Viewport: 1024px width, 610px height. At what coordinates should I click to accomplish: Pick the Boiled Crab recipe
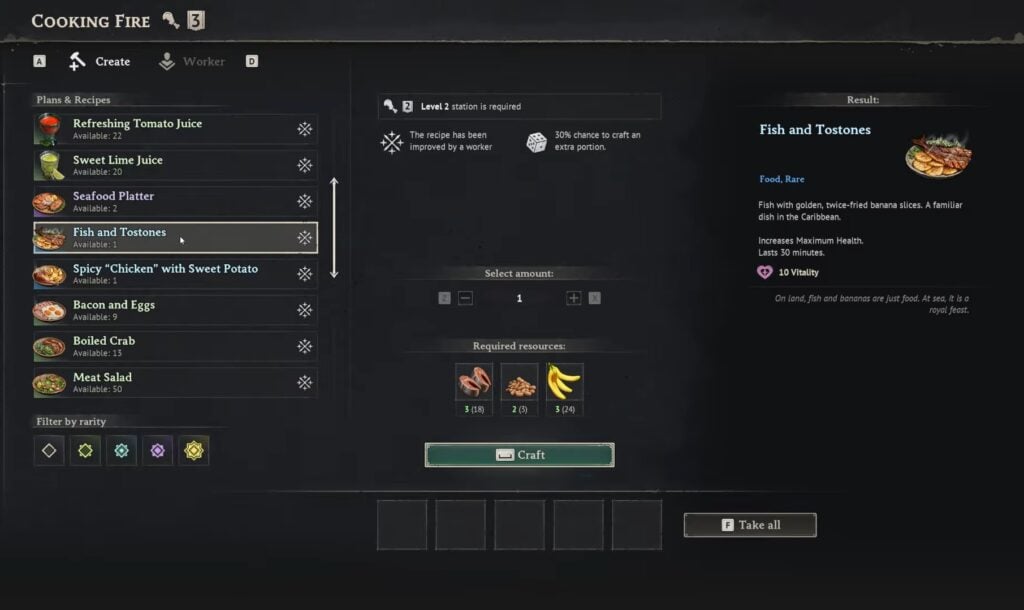click(175, 346)
